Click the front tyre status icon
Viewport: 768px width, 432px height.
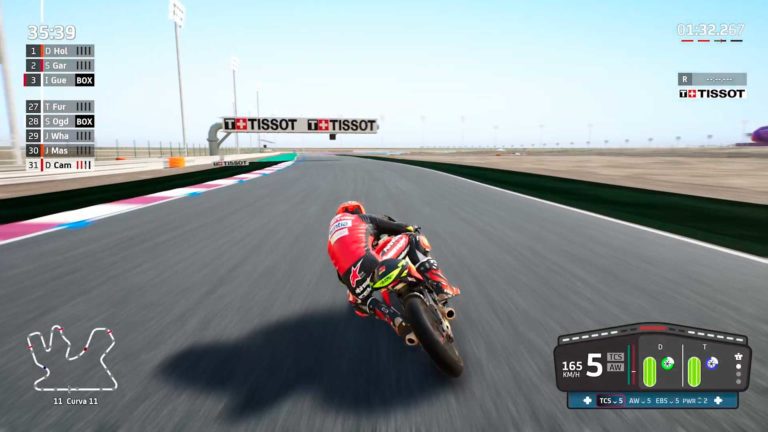point(668,362)
